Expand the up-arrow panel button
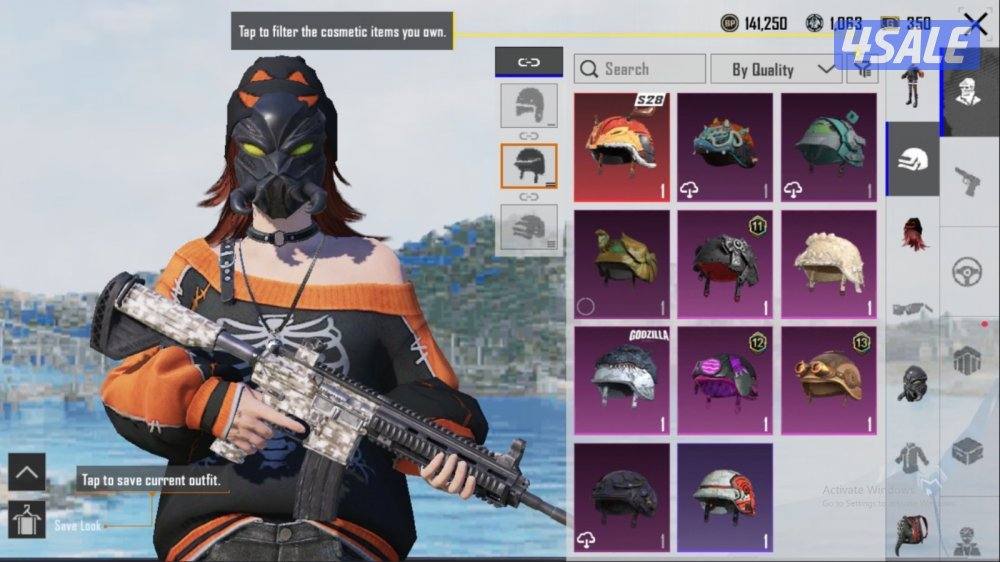This screenshot has width=1000, height=562. (27, 471)
